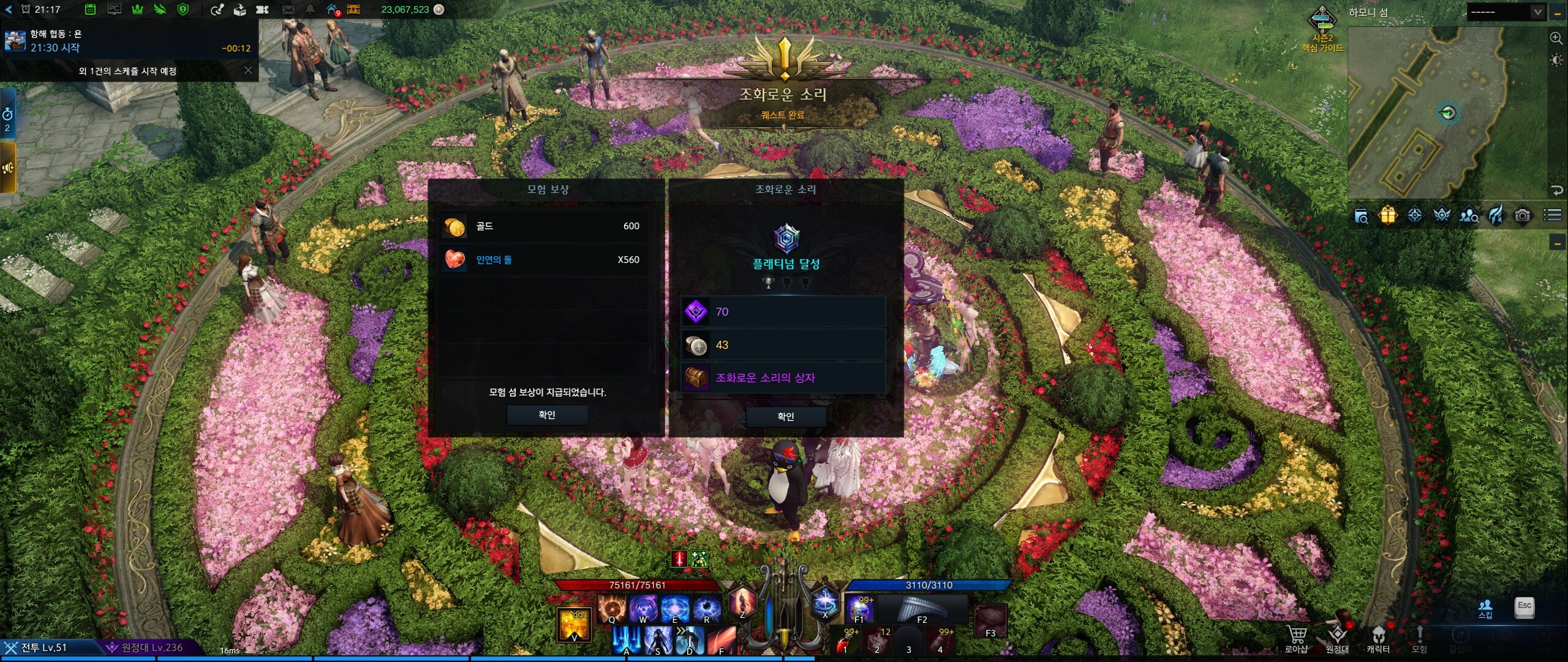This screenshot has height=662, width=1568.
Task: Open the 로아샵 shopping cart menu
Action: coord(1296,637)
